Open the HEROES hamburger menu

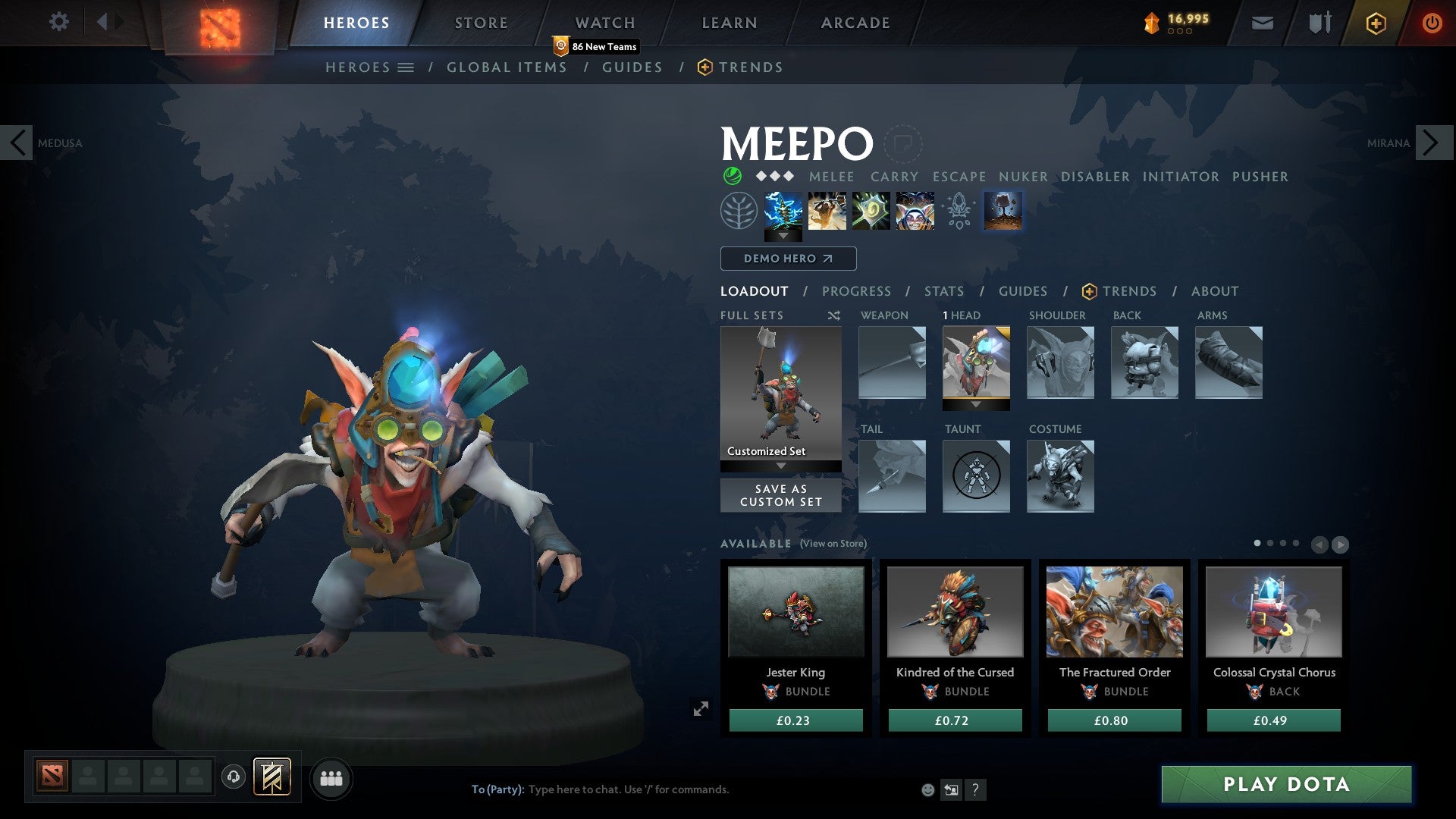coord(407,67)
